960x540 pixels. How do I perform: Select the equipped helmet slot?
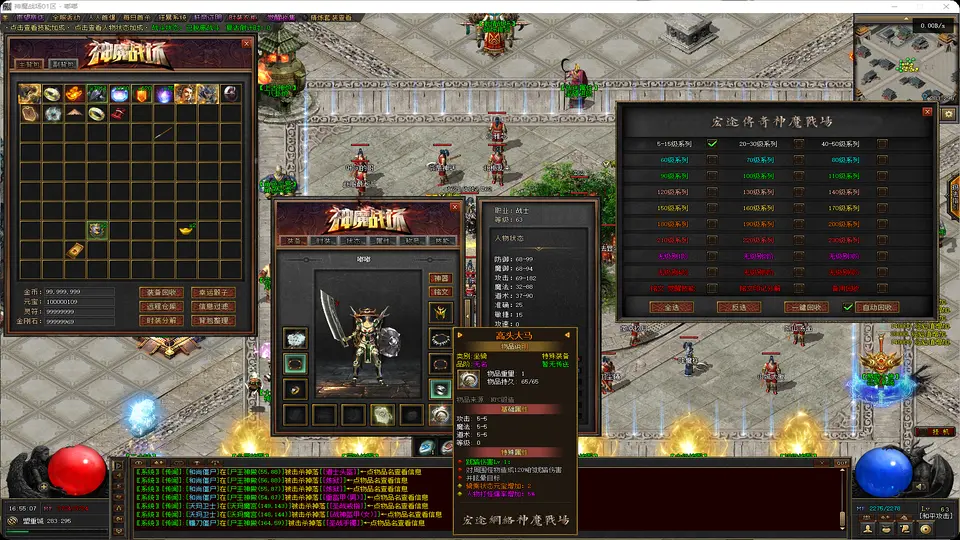click(x=439, y=312)
